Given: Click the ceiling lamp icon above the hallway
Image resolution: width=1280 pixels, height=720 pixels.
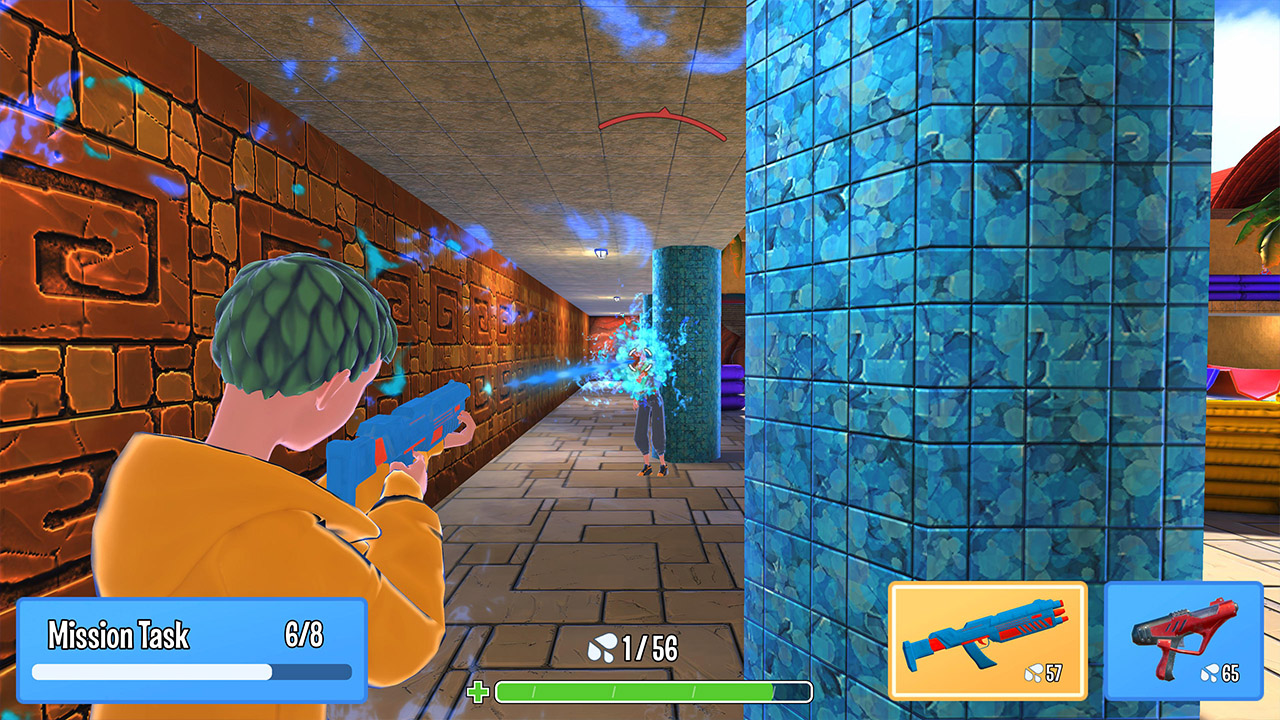Looking at the screenshot, I should coord(599,253).
